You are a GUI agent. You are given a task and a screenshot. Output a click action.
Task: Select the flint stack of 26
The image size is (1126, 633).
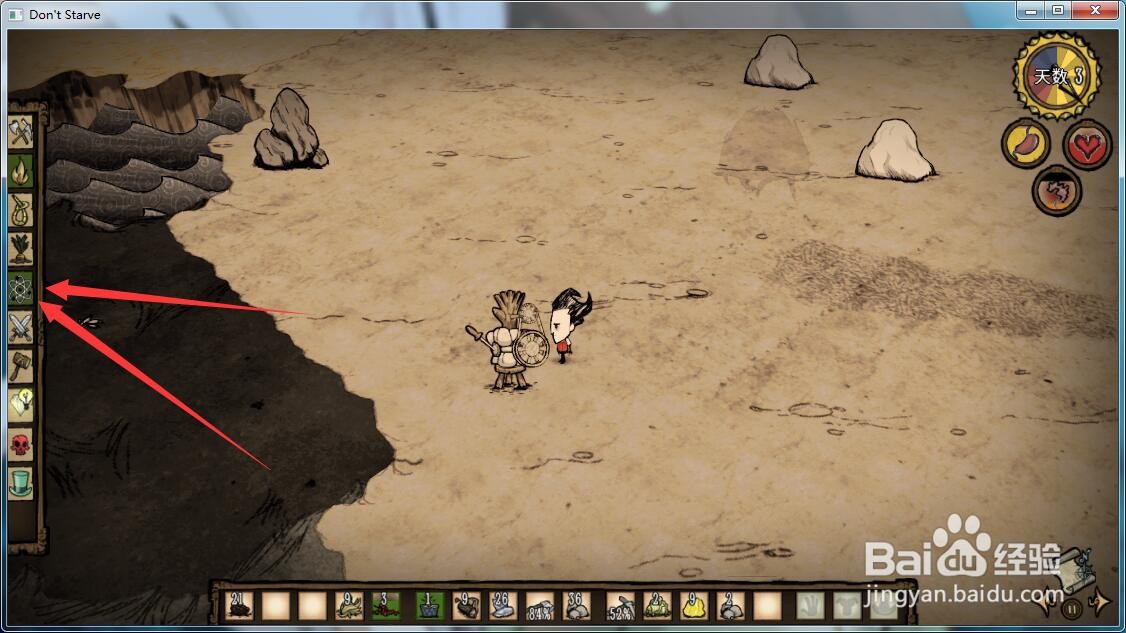click(502, 606)
